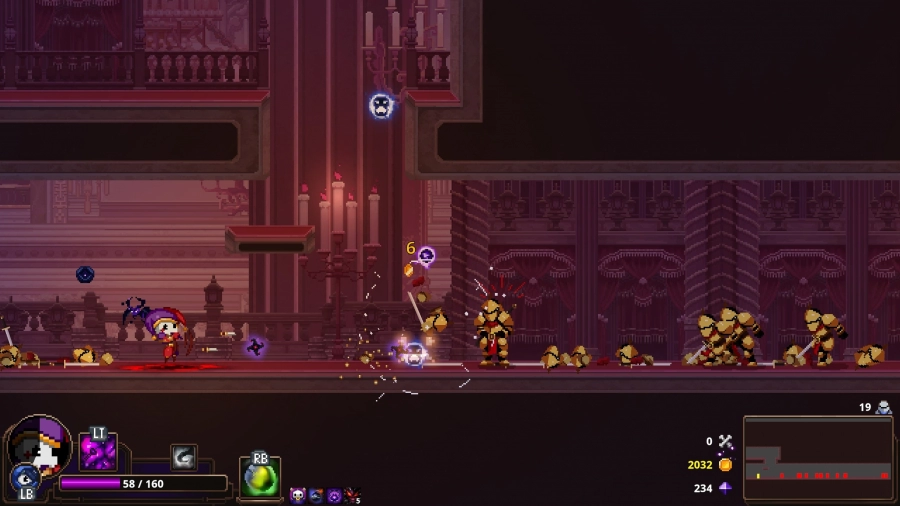The image size is (900, 506).
Task: Click the purple dark quartz gem icon
Action: (725, 488)
